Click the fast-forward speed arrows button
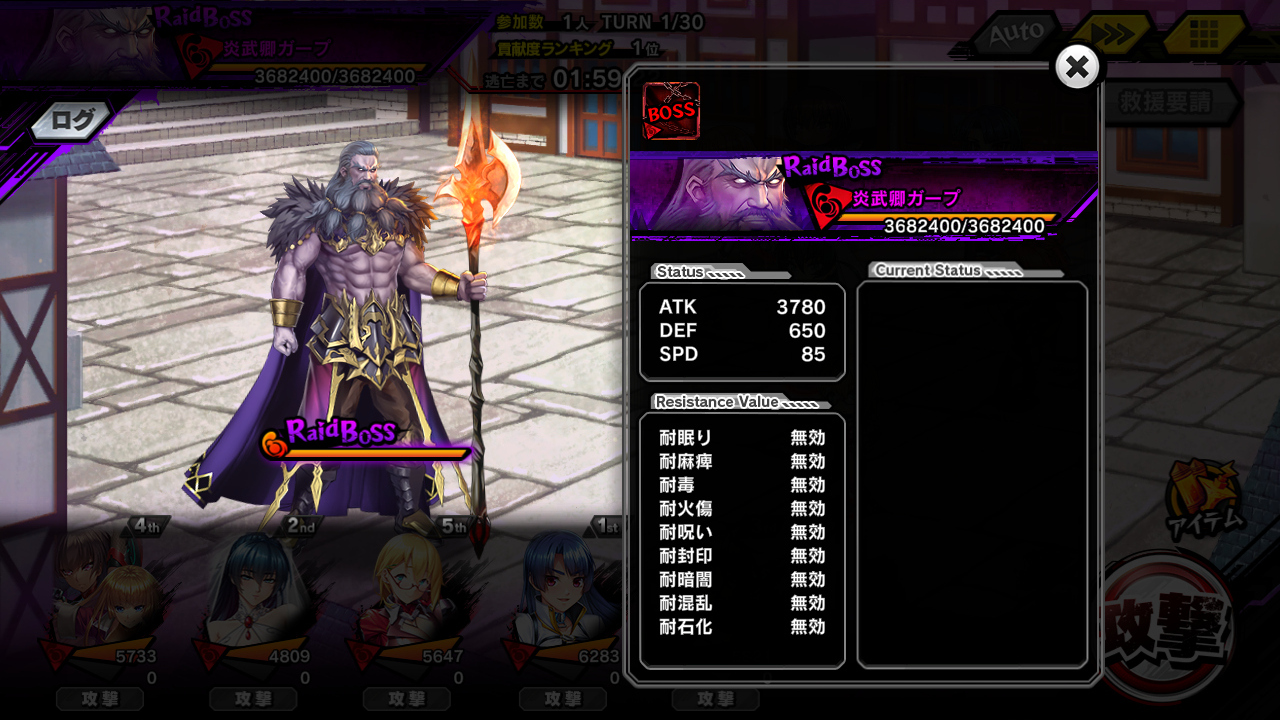Screen dimensions: 1280x720 1111,35
